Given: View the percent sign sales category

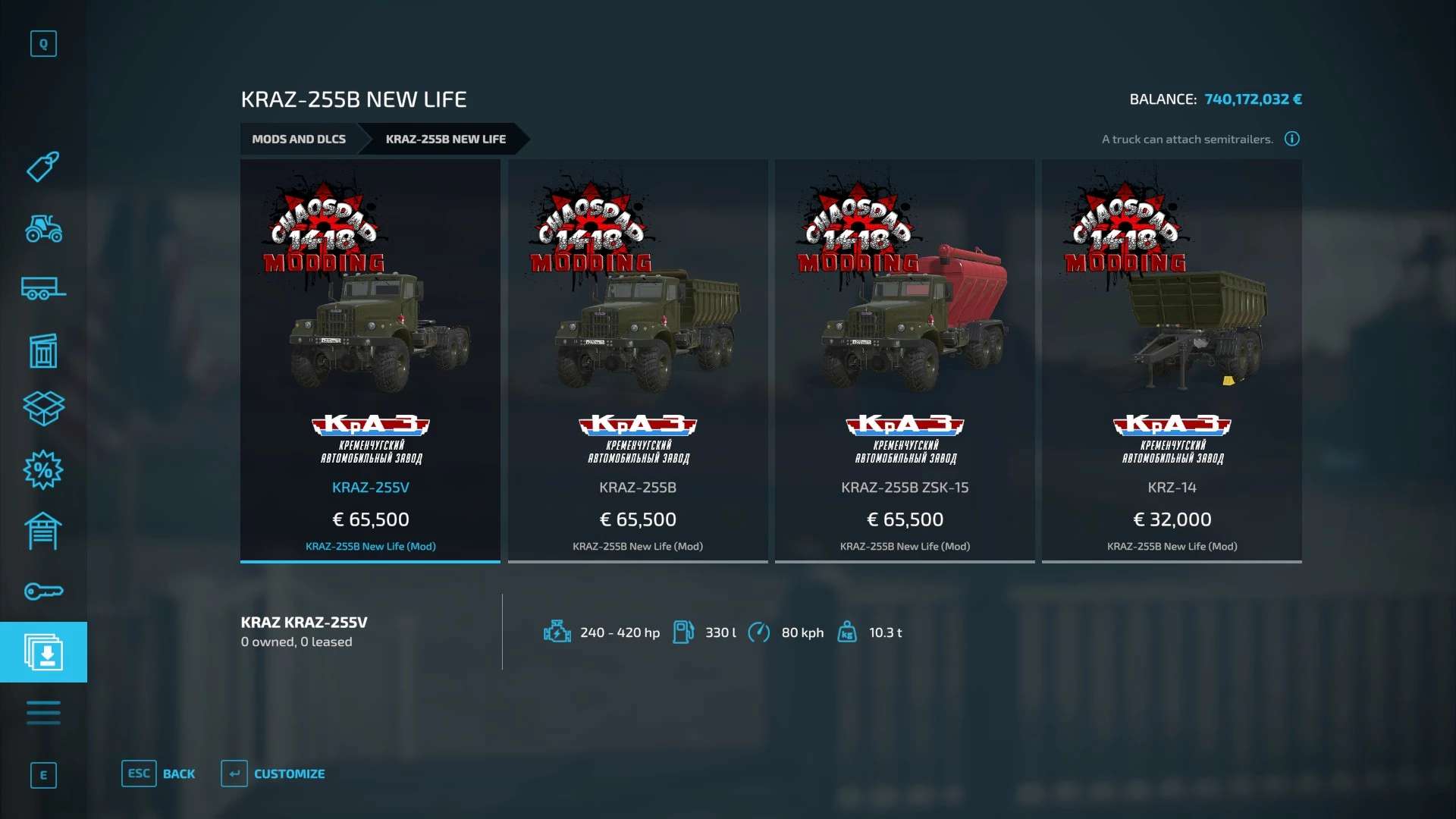Looking at the screenshot, I should (43, 470).
